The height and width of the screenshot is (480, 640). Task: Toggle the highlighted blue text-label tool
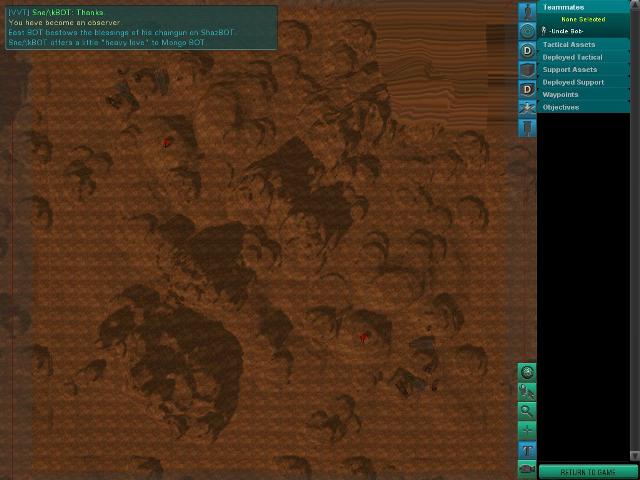(527, 450)
